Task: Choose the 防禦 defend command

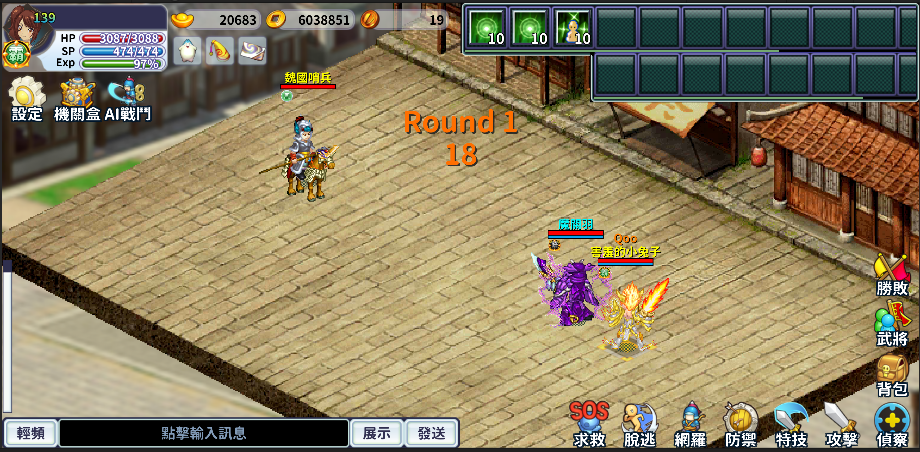Action: point(740,424)
